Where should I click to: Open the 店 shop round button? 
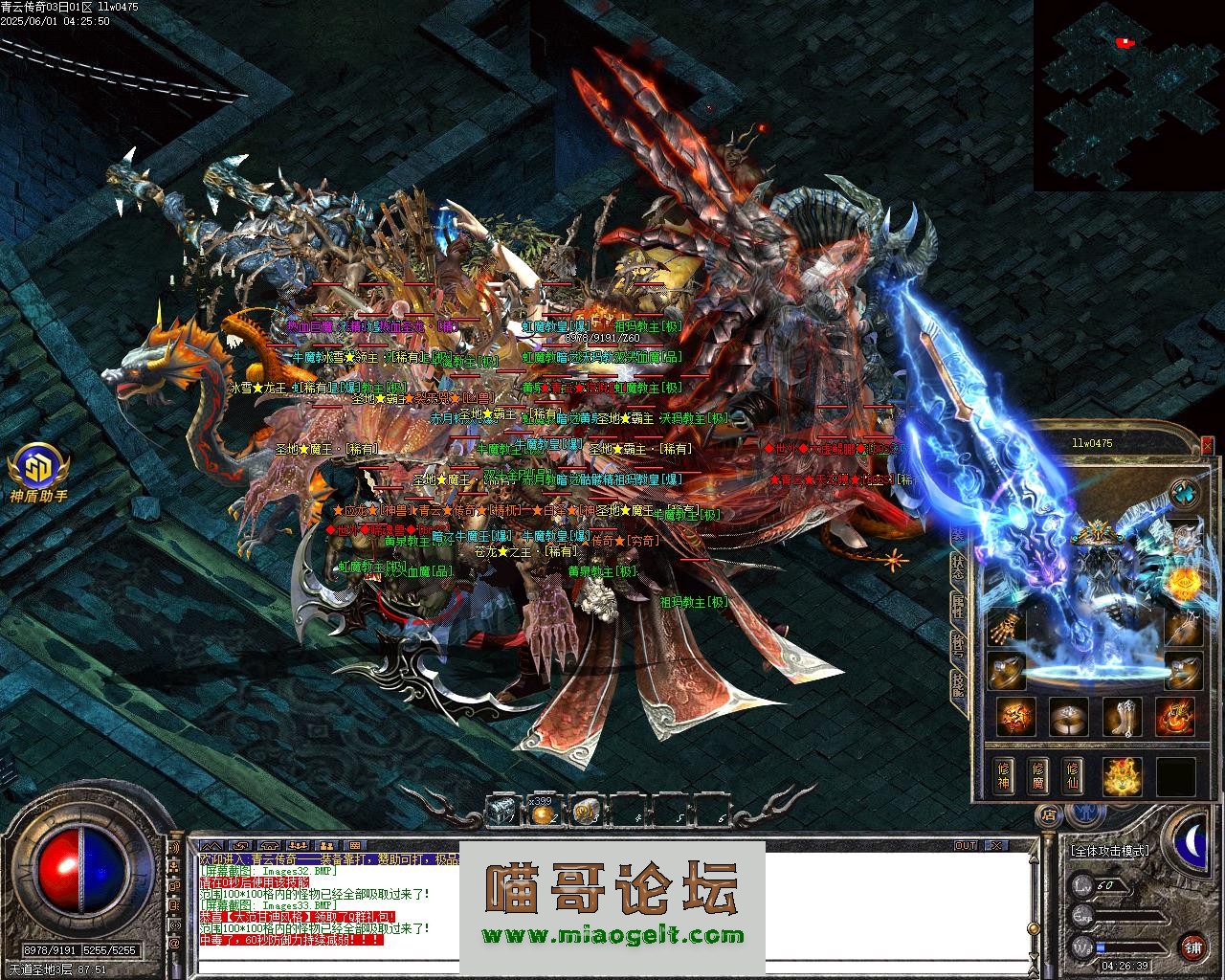tap(1049, 815)
